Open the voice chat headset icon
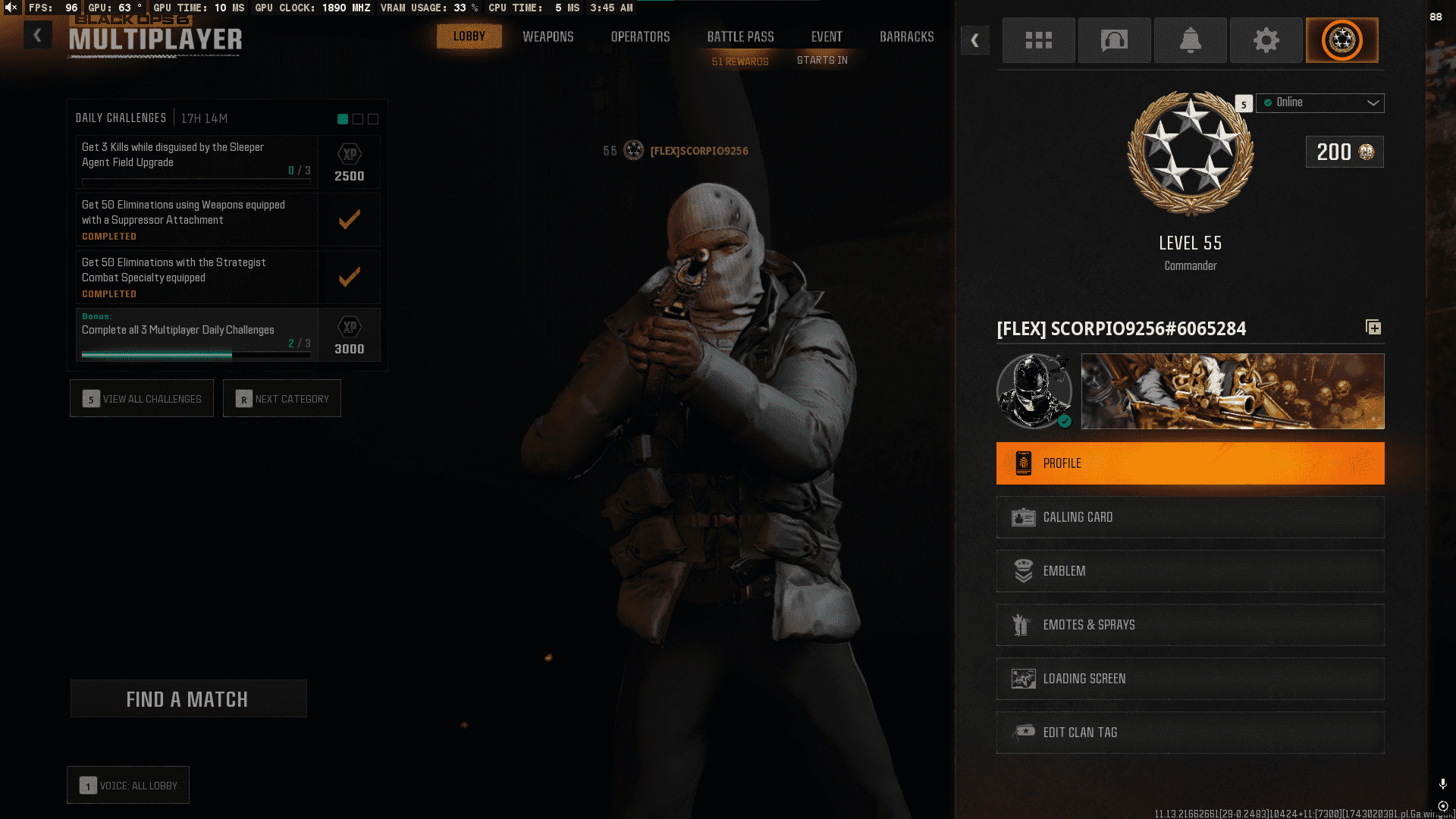 click(x=1114, y=40)
